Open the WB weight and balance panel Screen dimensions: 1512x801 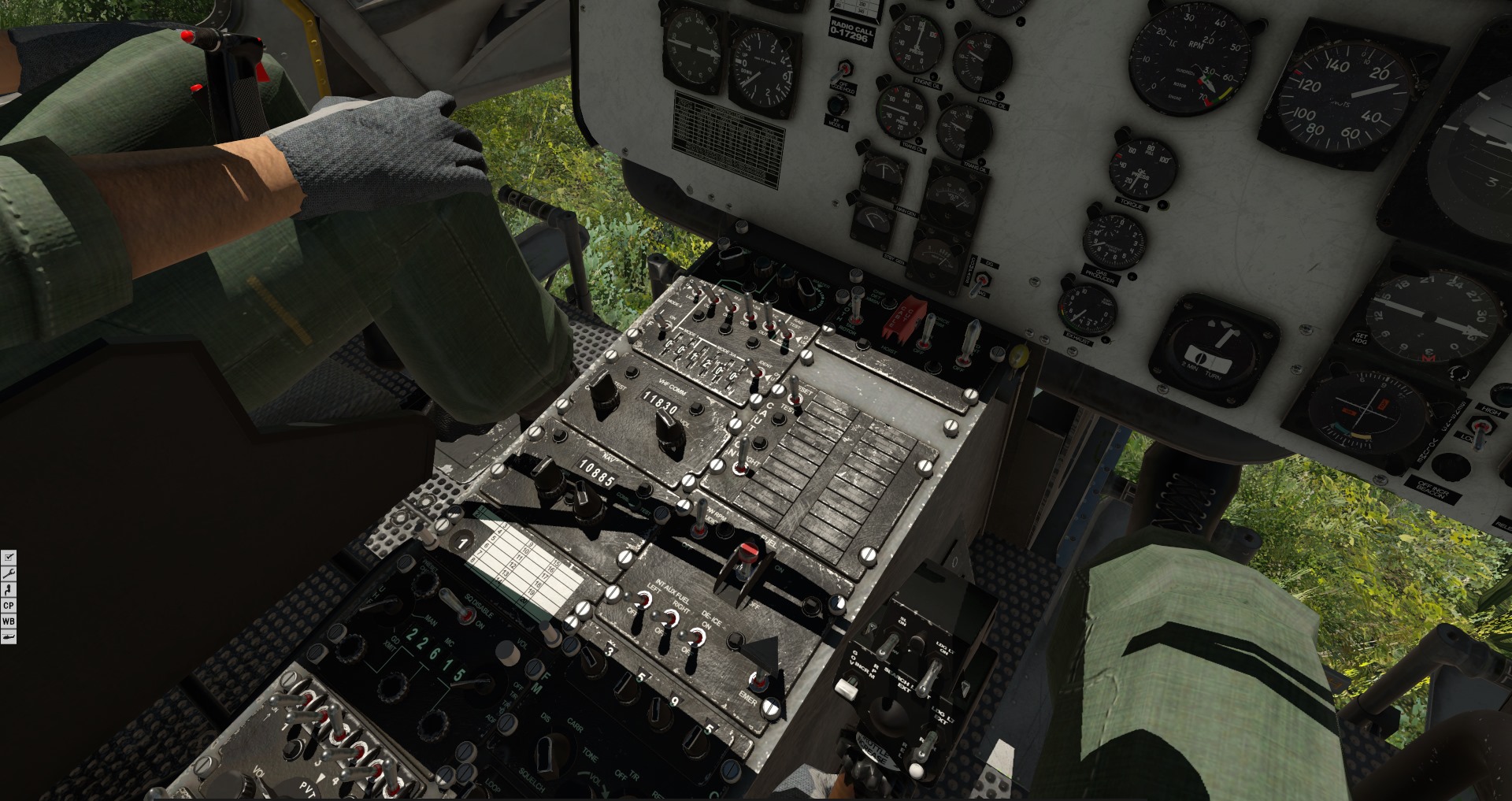9,621
